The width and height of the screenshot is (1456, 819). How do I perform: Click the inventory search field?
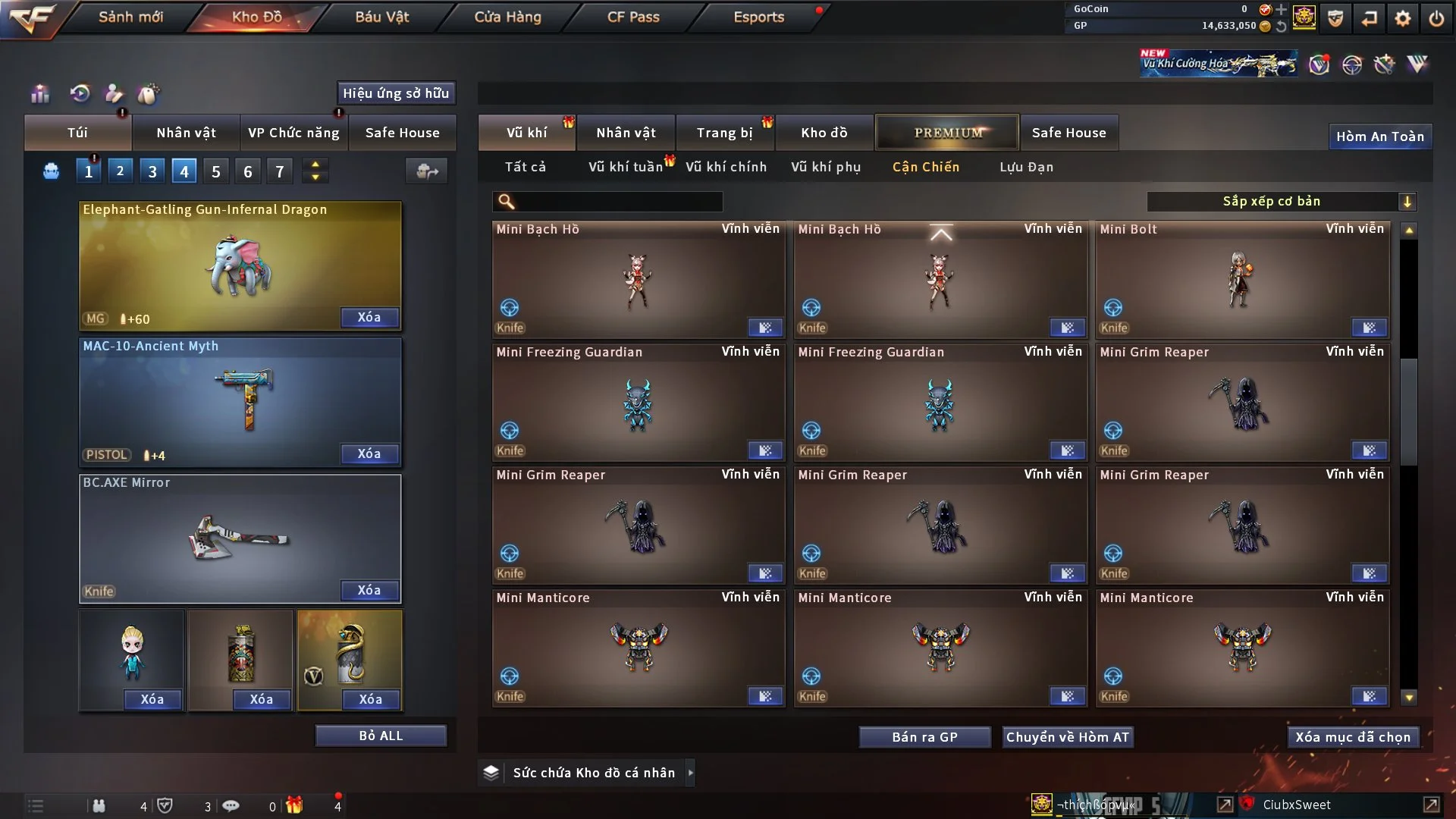point(618,201)
